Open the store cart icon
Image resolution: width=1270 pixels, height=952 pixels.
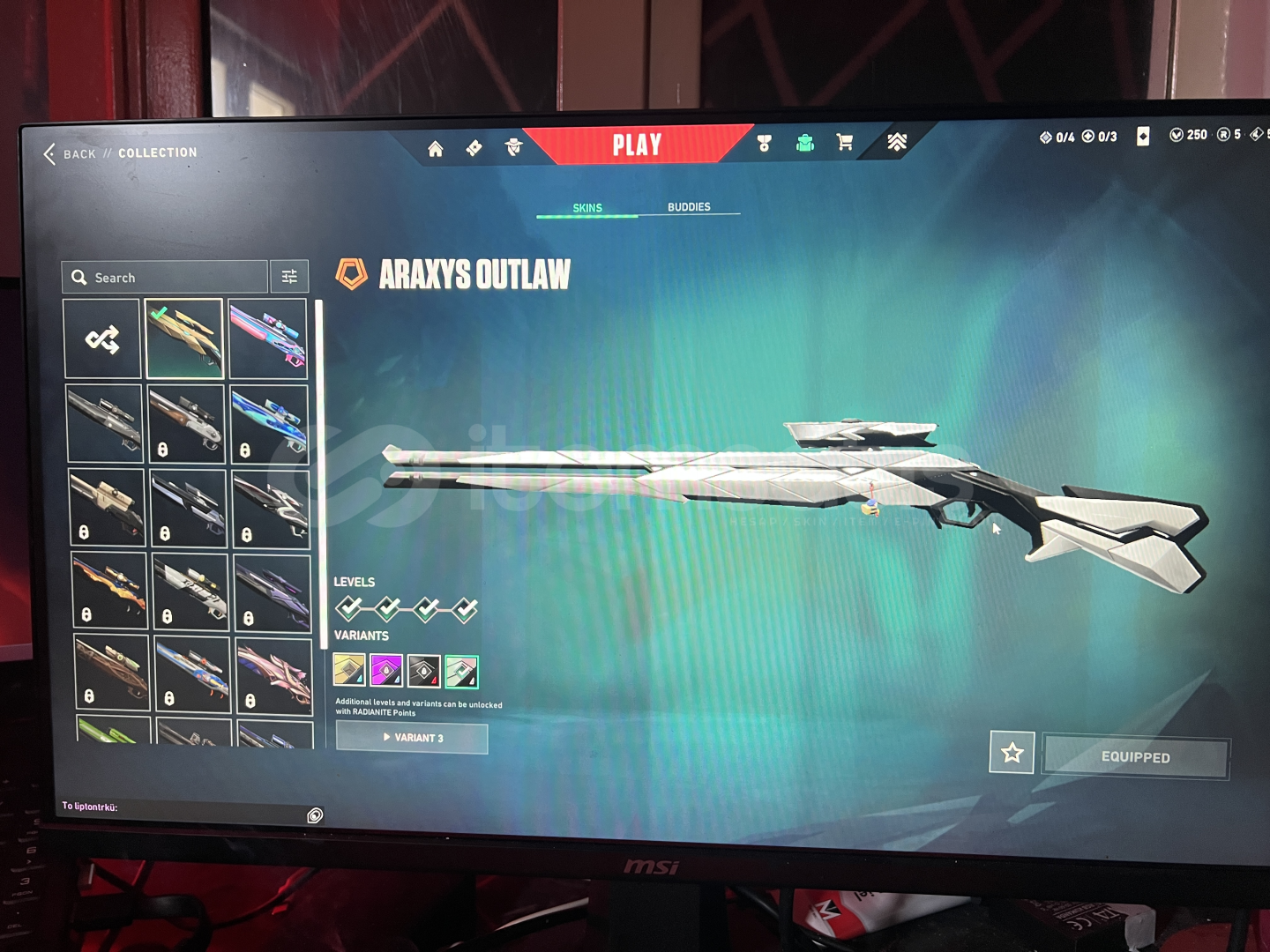[x=844, y=143]
